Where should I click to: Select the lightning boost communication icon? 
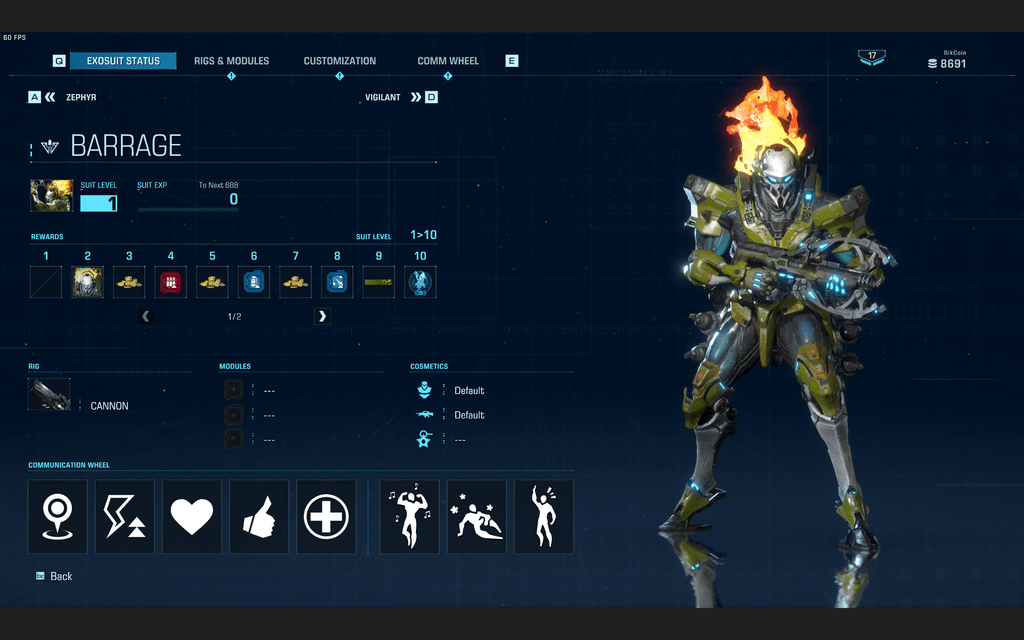coord(125,517)
